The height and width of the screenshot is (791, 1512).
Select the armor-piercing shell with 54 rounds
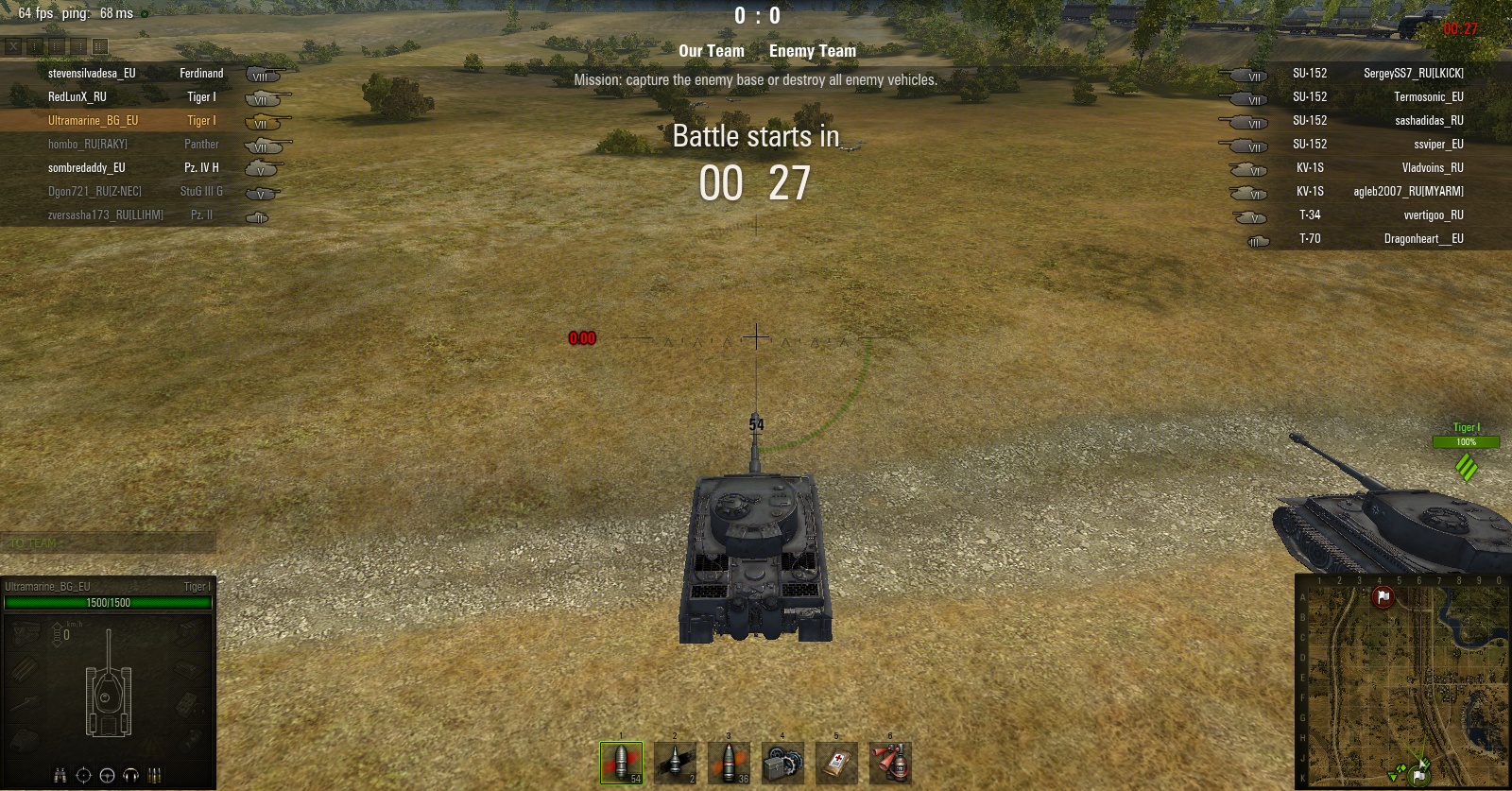(621, 763)
